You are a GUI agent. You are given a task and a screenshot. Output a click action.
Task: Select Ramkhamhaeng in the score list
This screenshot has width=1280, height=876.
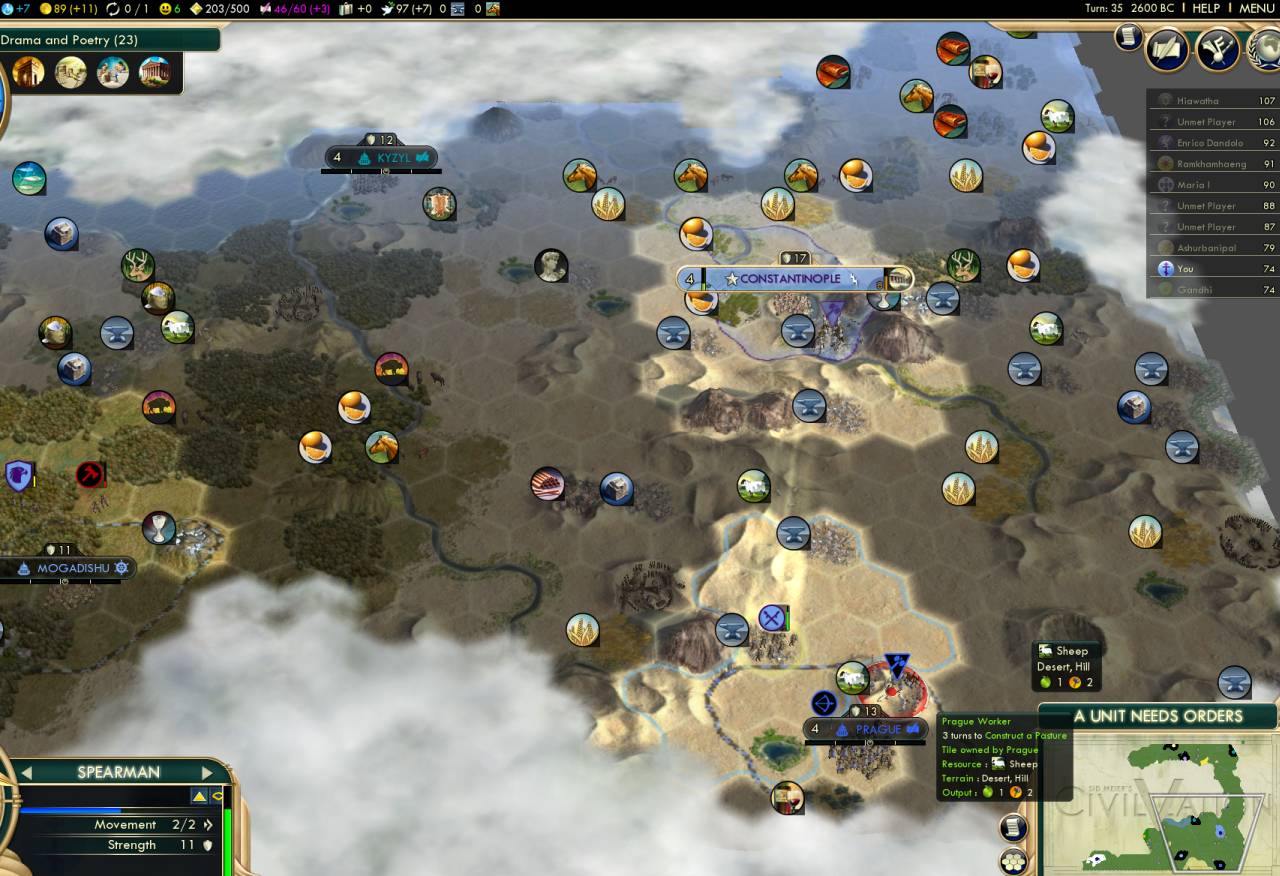point(1212,164)
